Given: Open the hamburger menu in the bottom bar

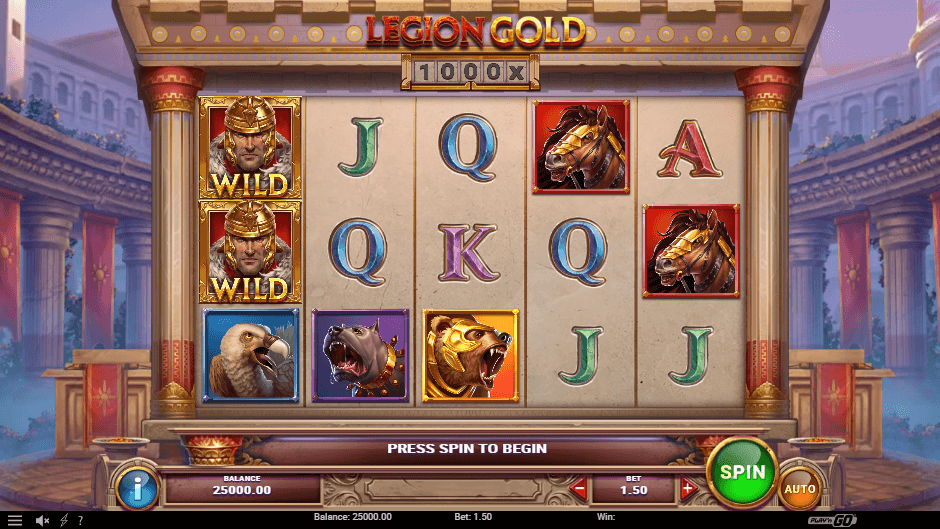Looking at the screenshot, I should [14, 520].
